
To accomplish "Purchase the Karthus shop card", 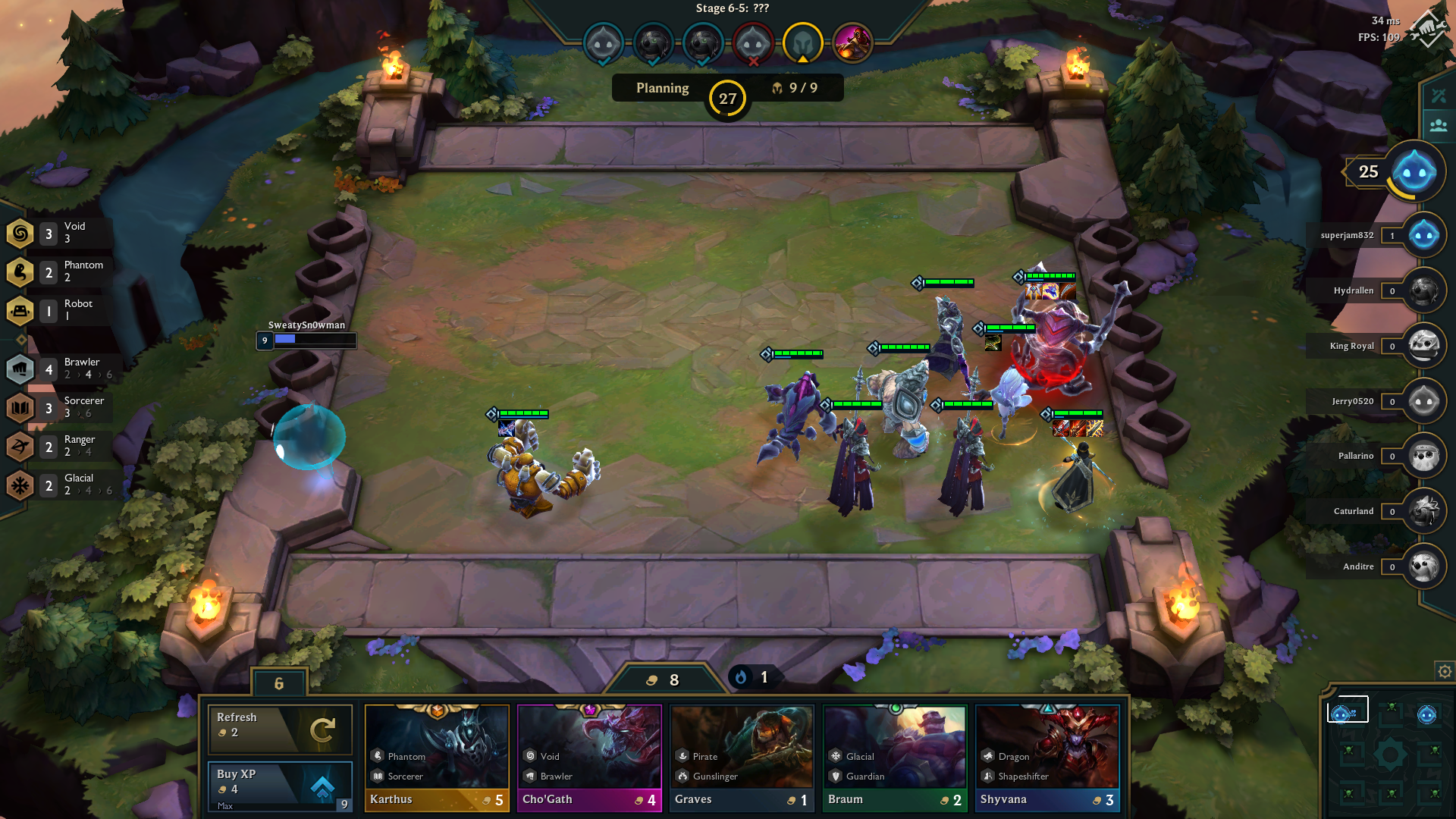I will [x=437, y=758].
